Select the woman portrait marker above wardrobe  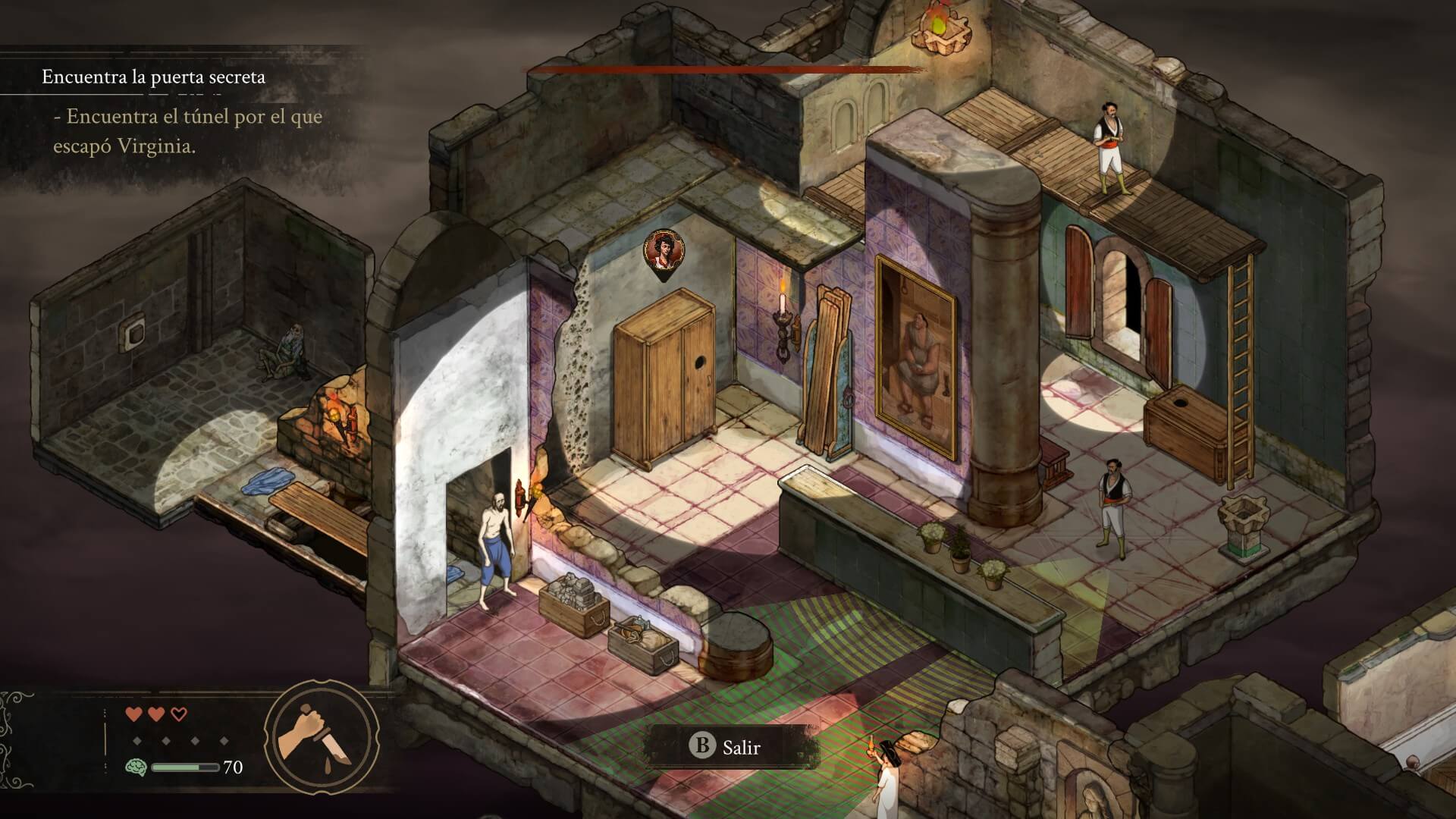pyautogui.click(x=664, y=252)
